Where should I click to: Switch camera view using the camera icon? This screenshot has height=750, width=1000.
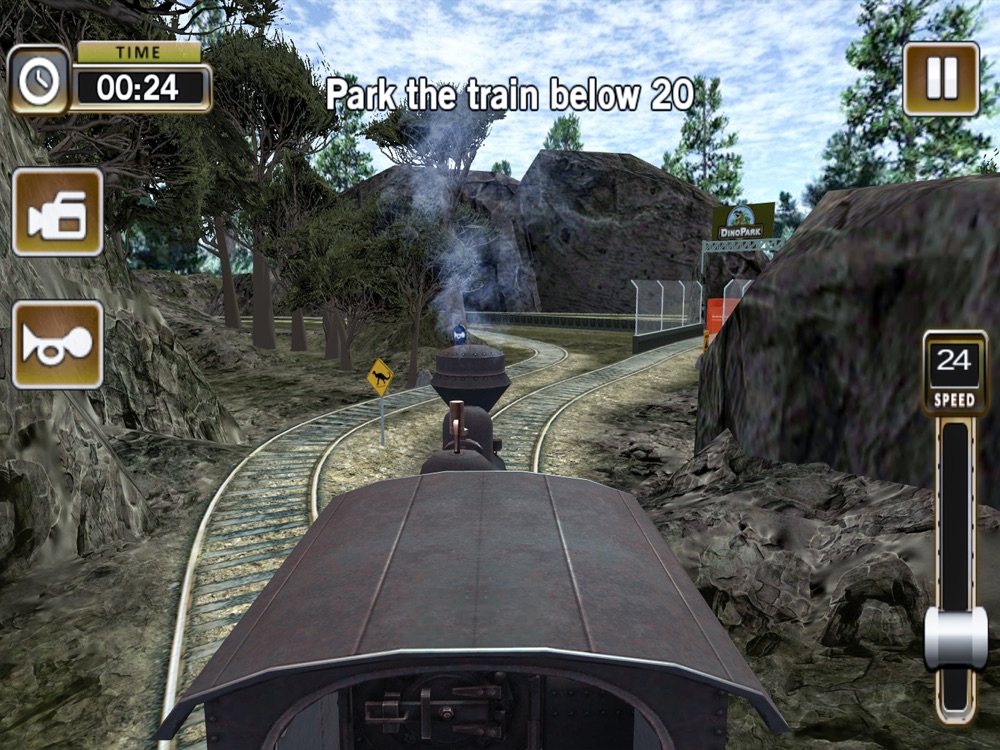[x=58, y=212]
